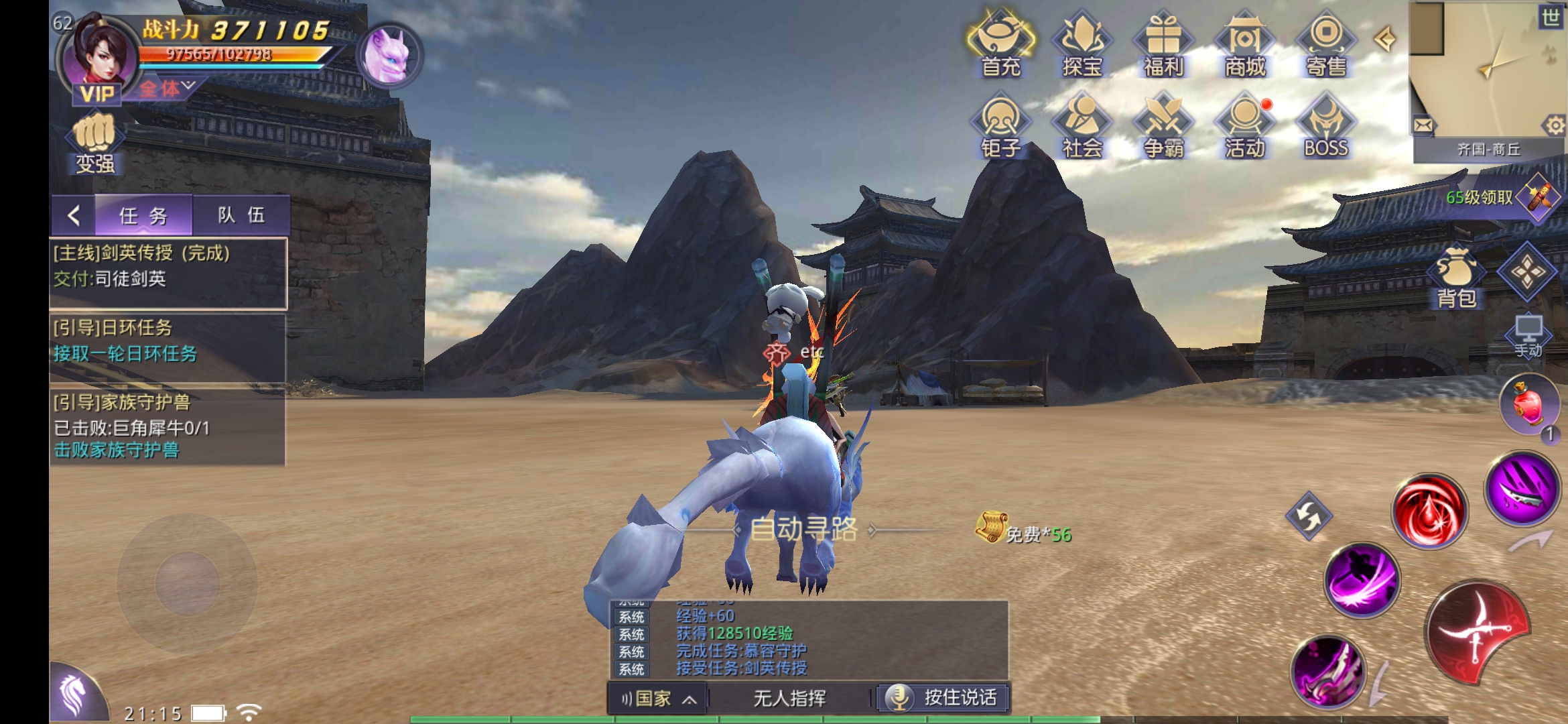Select the 剑英传授 main quest entry
The height and width of the screenshot is (724, 1568).
168,266
